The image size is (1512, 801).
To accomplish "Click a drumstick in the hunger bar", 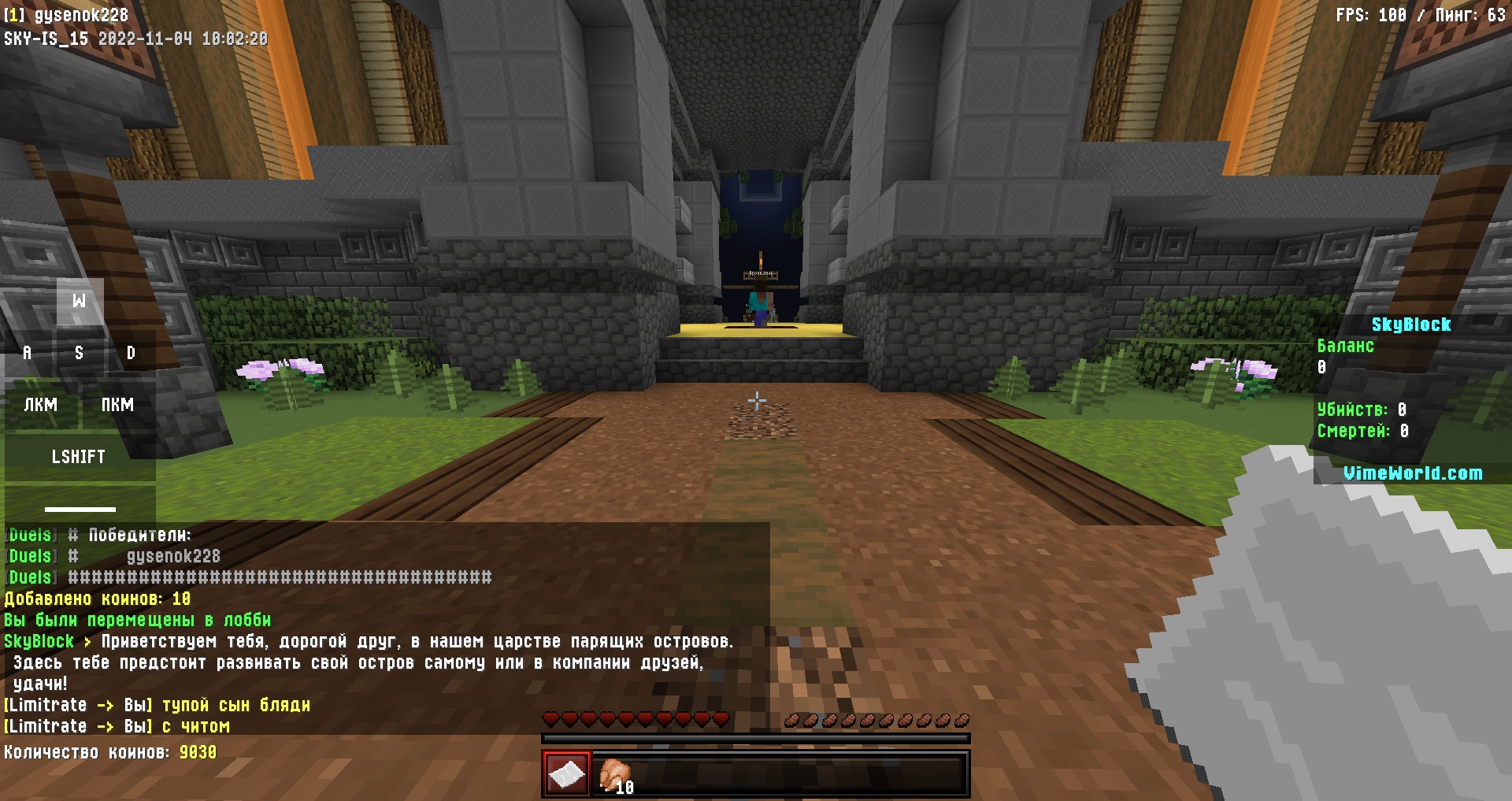I will tap(960, 718).
